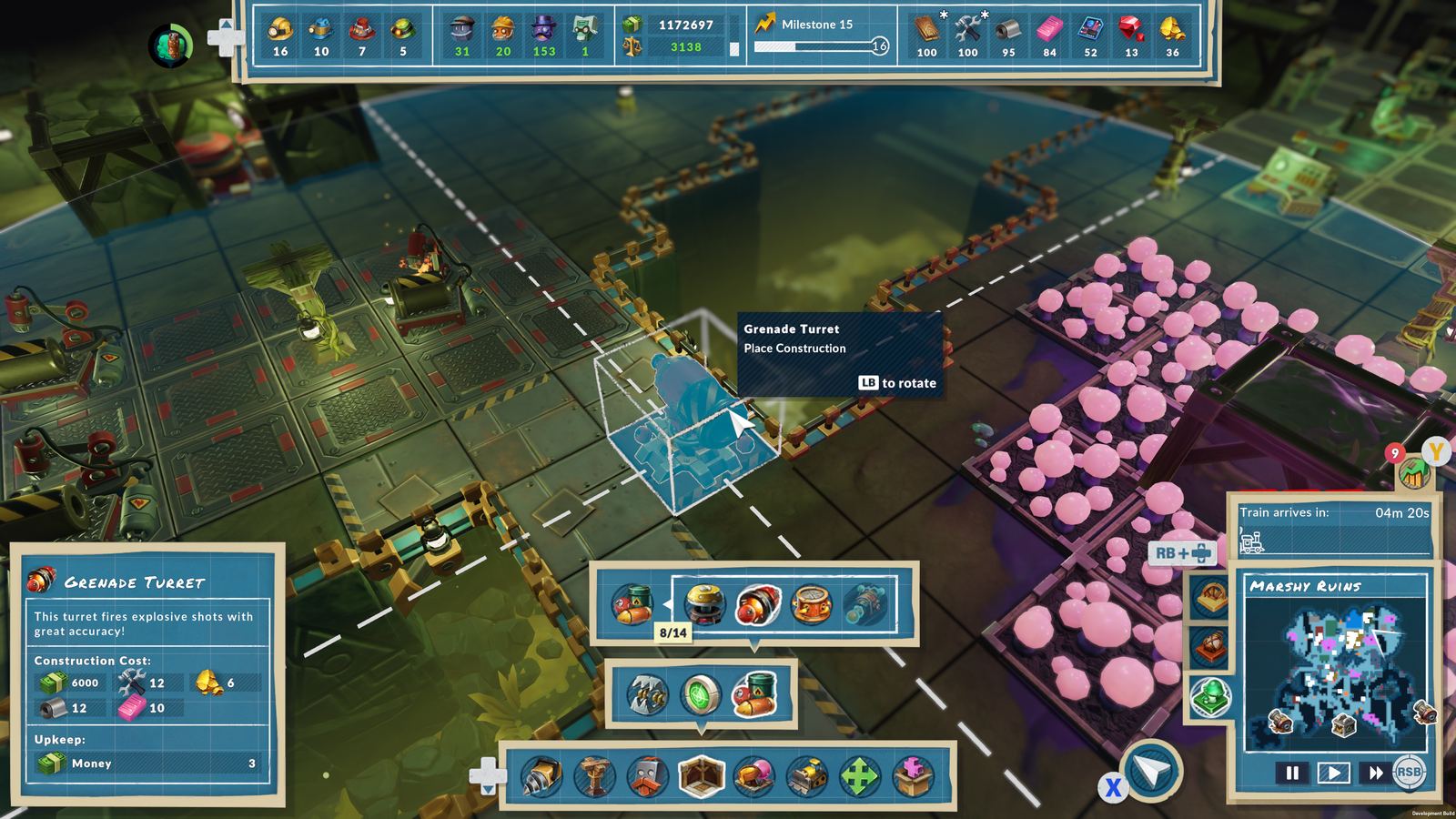This screenshot has height=819, width=1456.
Task: Select the wooden room build category
Action: pos(701,777)
